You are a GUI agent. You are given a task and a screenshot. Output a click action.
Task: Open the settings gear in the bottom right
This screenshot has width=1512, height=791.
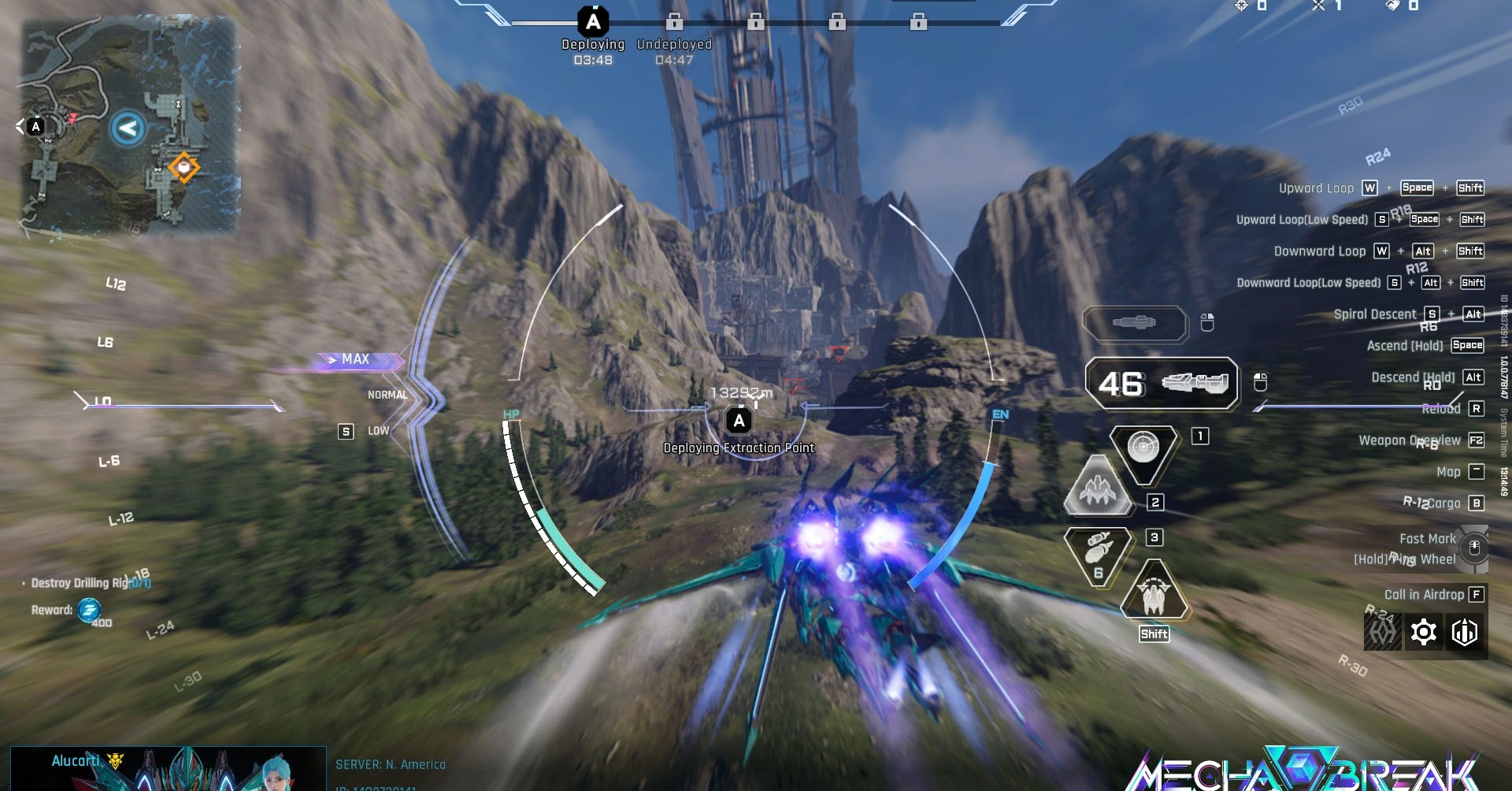pos(1425,631)
